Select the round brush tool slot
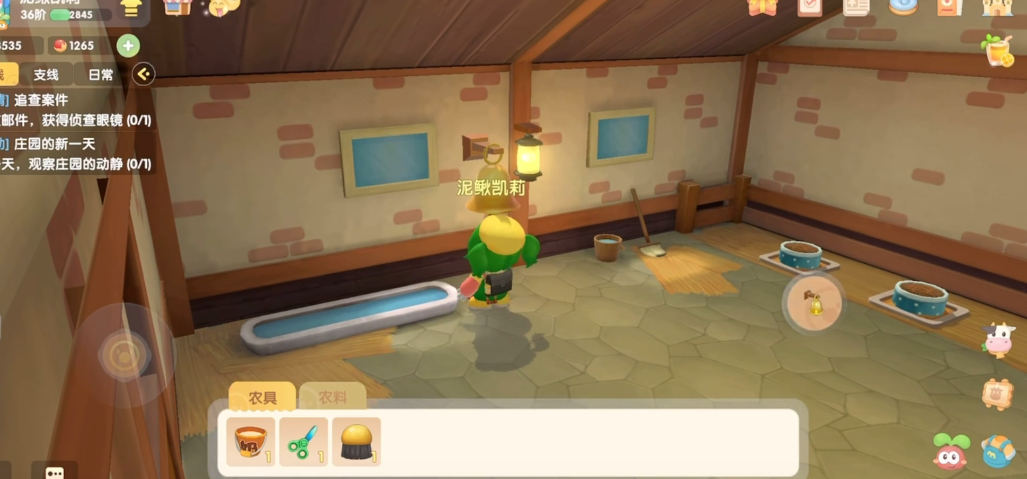Screen dimensions: 1027x479 click(356, 441)
